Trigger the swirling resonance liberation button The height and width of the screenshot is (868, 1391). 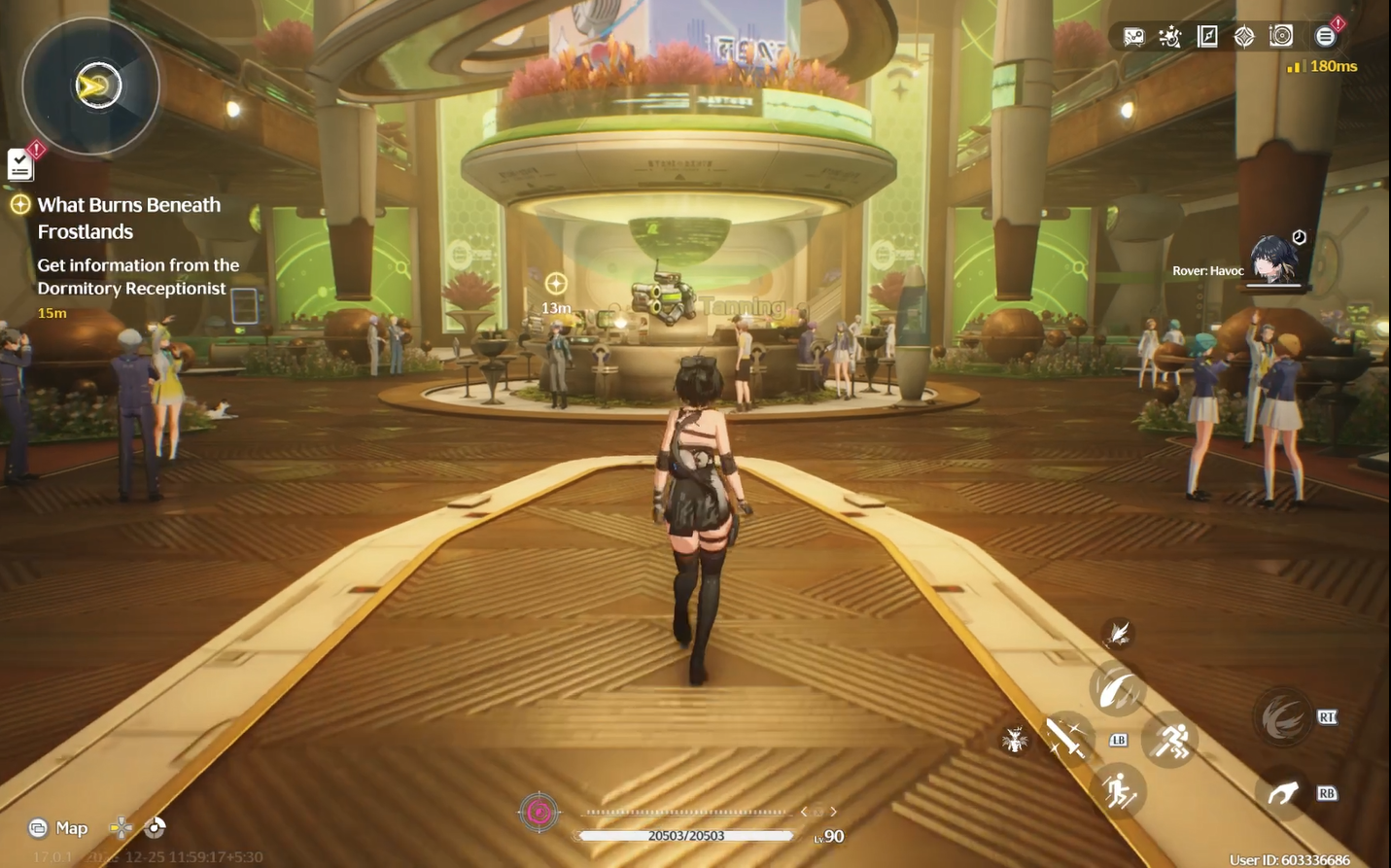tap(1282, 719)
